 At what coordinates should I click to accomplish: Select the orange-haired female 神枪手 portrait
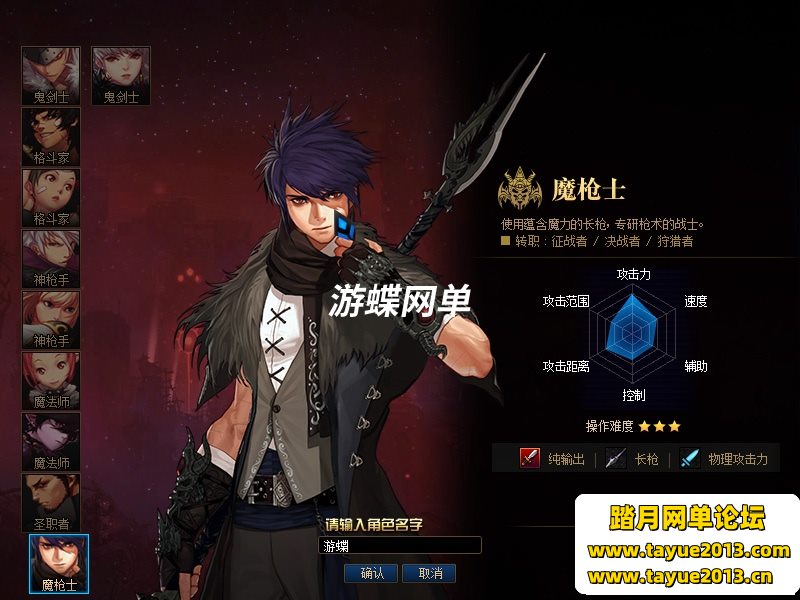51,320
